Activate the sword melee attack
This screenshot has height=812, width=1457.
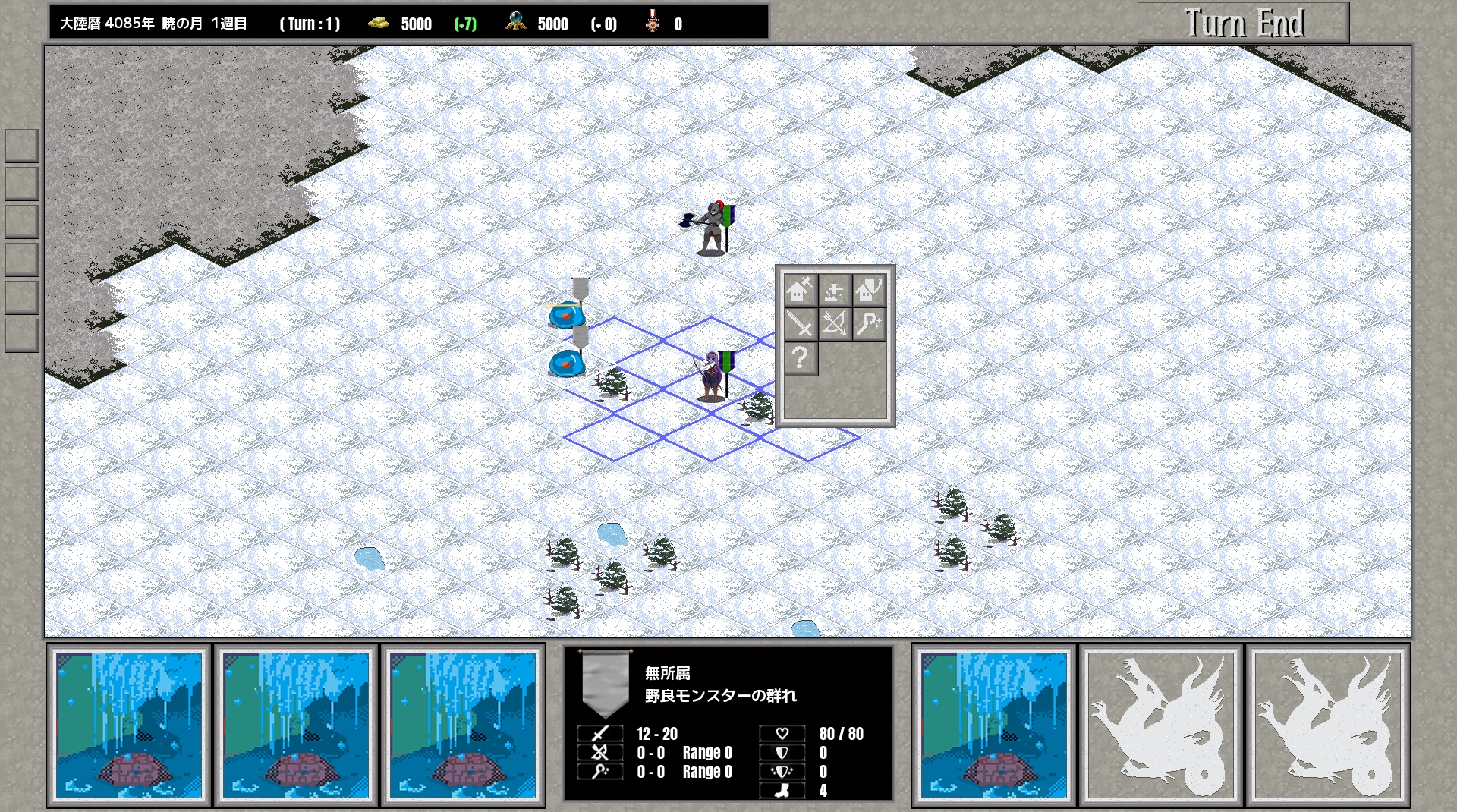(800, 324)
